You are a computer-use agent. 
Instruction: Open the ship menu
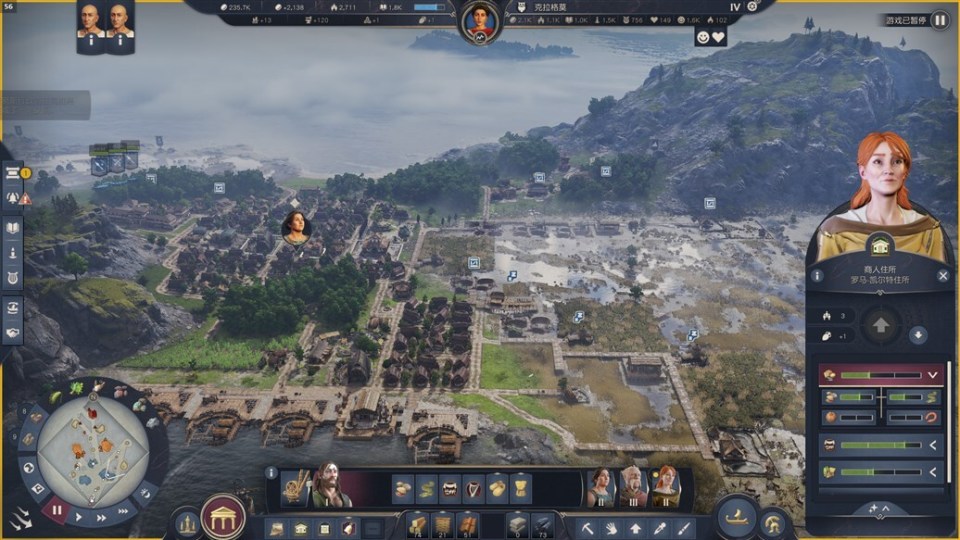point(737,516)
